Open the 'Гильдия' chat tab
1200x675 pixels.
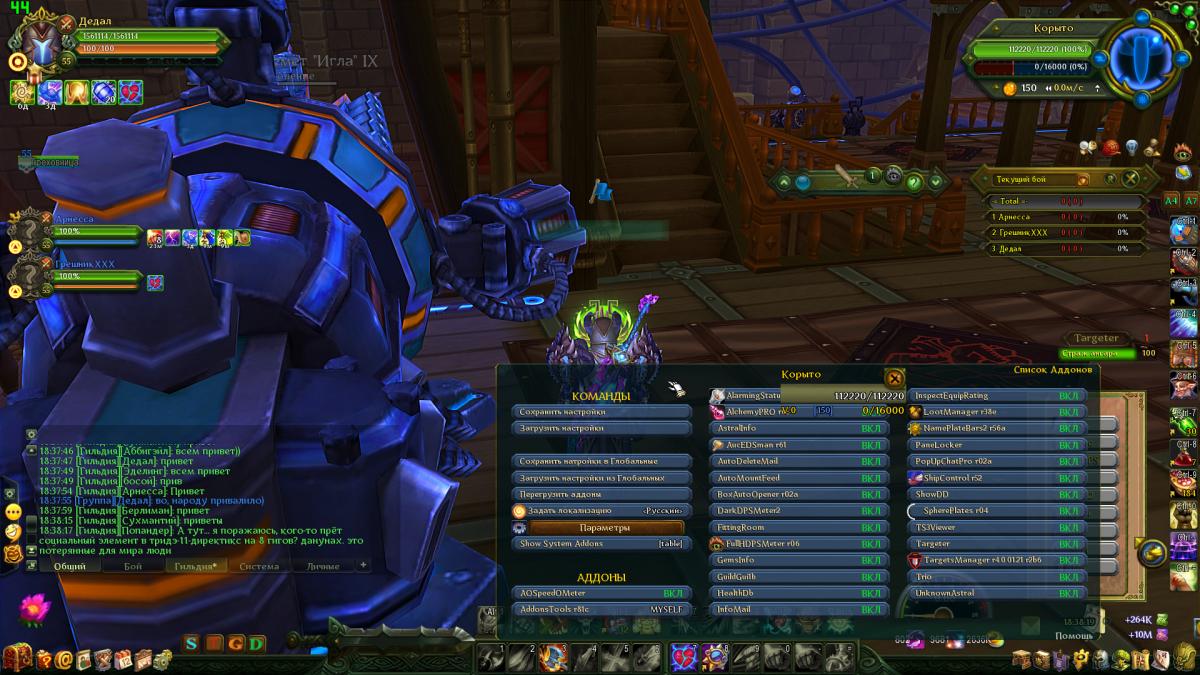(195, 566)
